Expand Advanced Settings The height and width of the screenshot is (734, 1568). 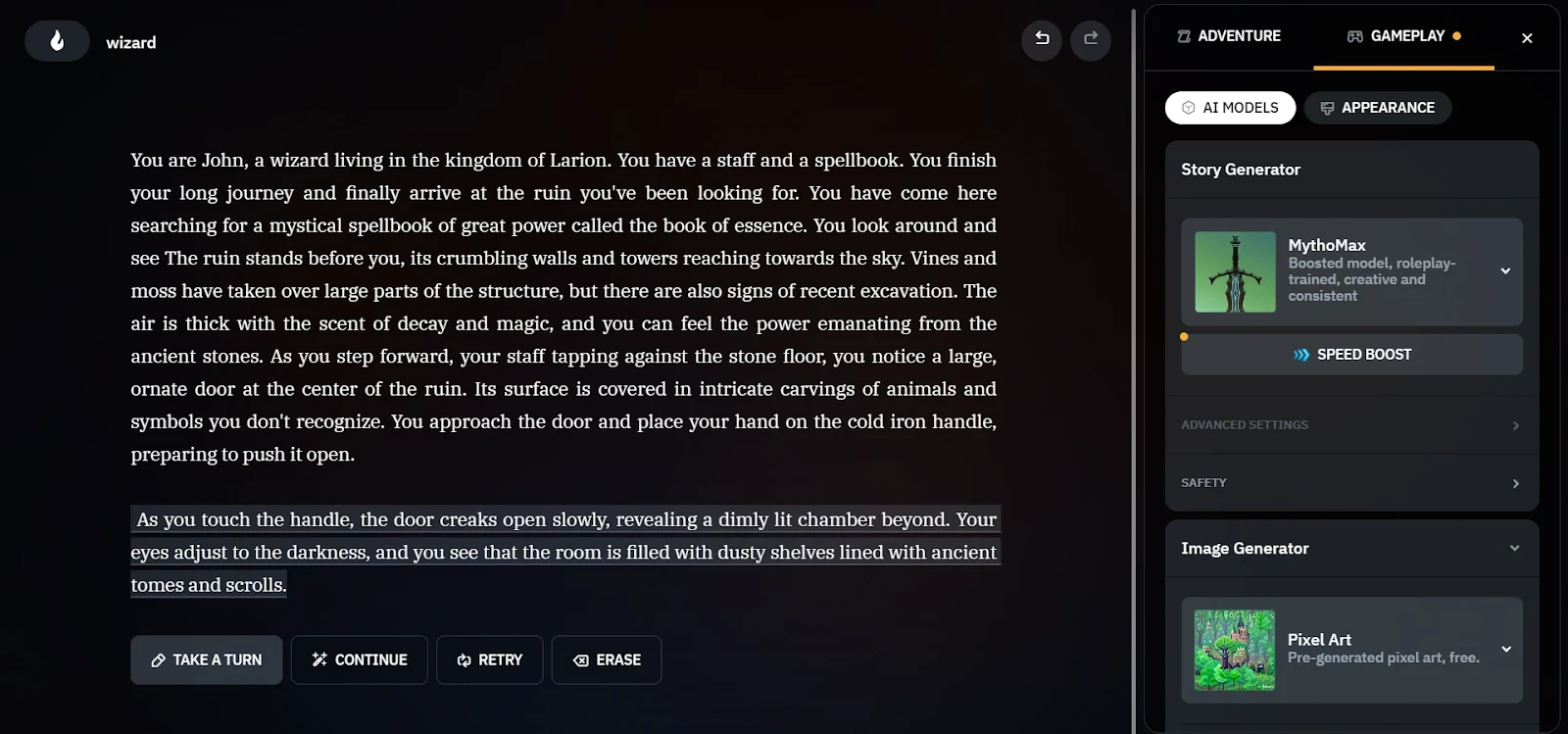tap(1351, 425)
